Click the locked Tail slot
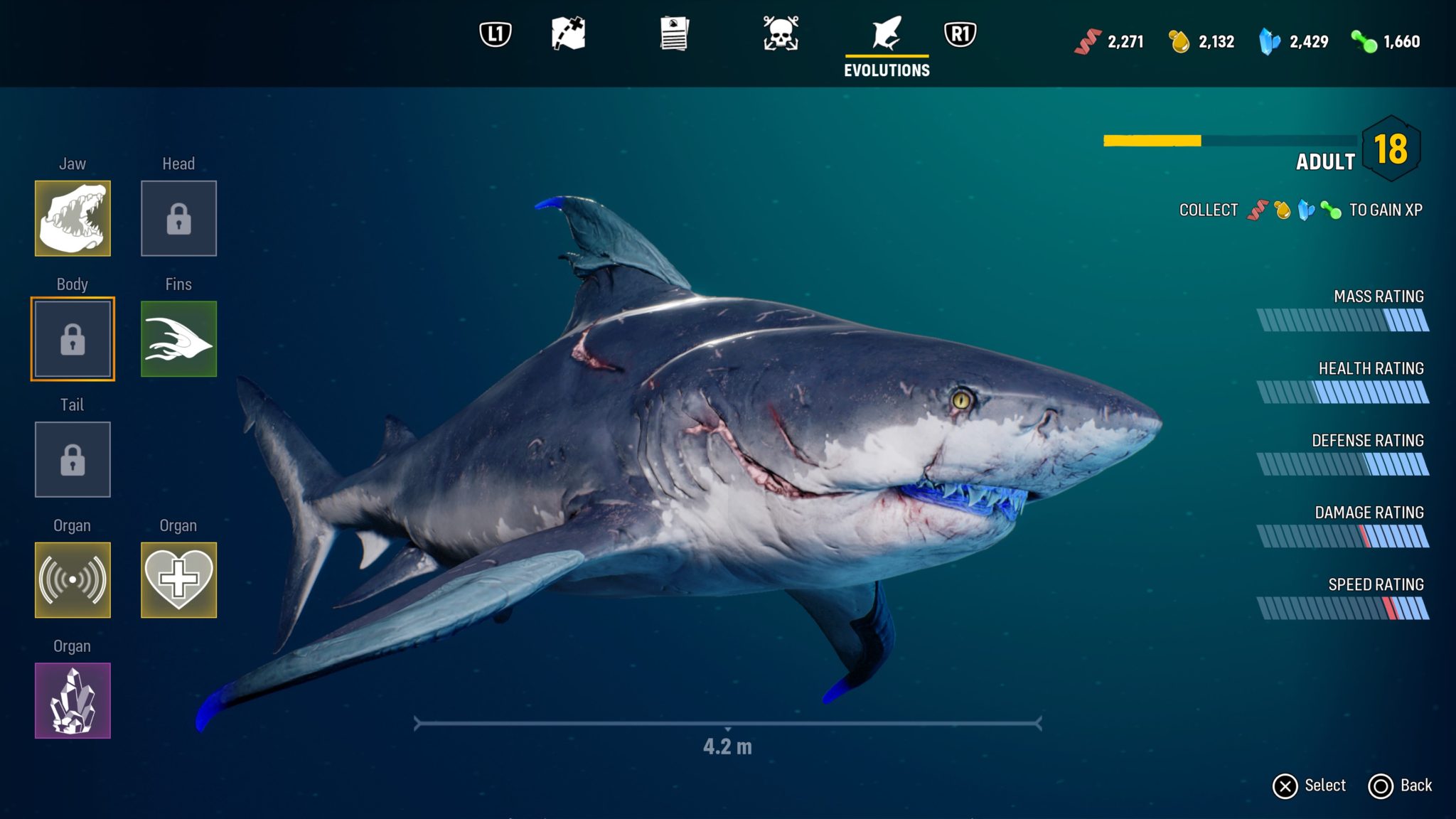 click(x=73, y=460)
